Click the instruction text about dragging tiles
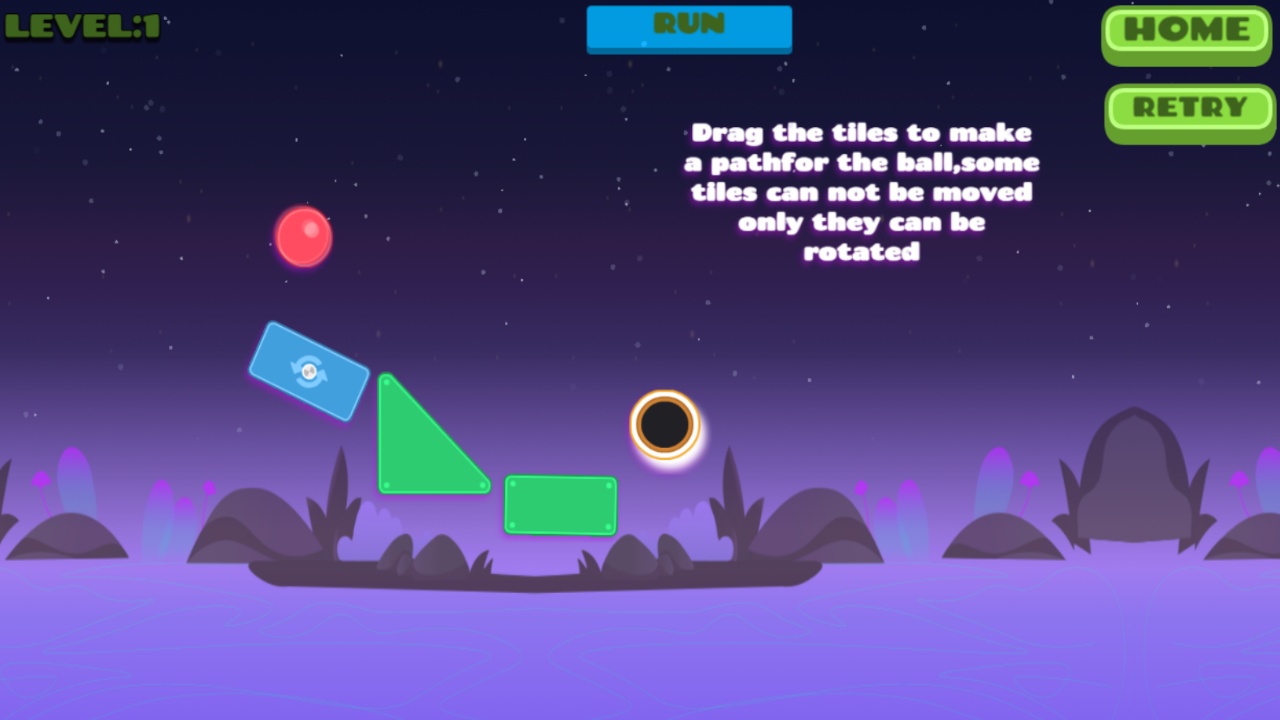This screenshot has width=1280, height=720. (862, 192)
